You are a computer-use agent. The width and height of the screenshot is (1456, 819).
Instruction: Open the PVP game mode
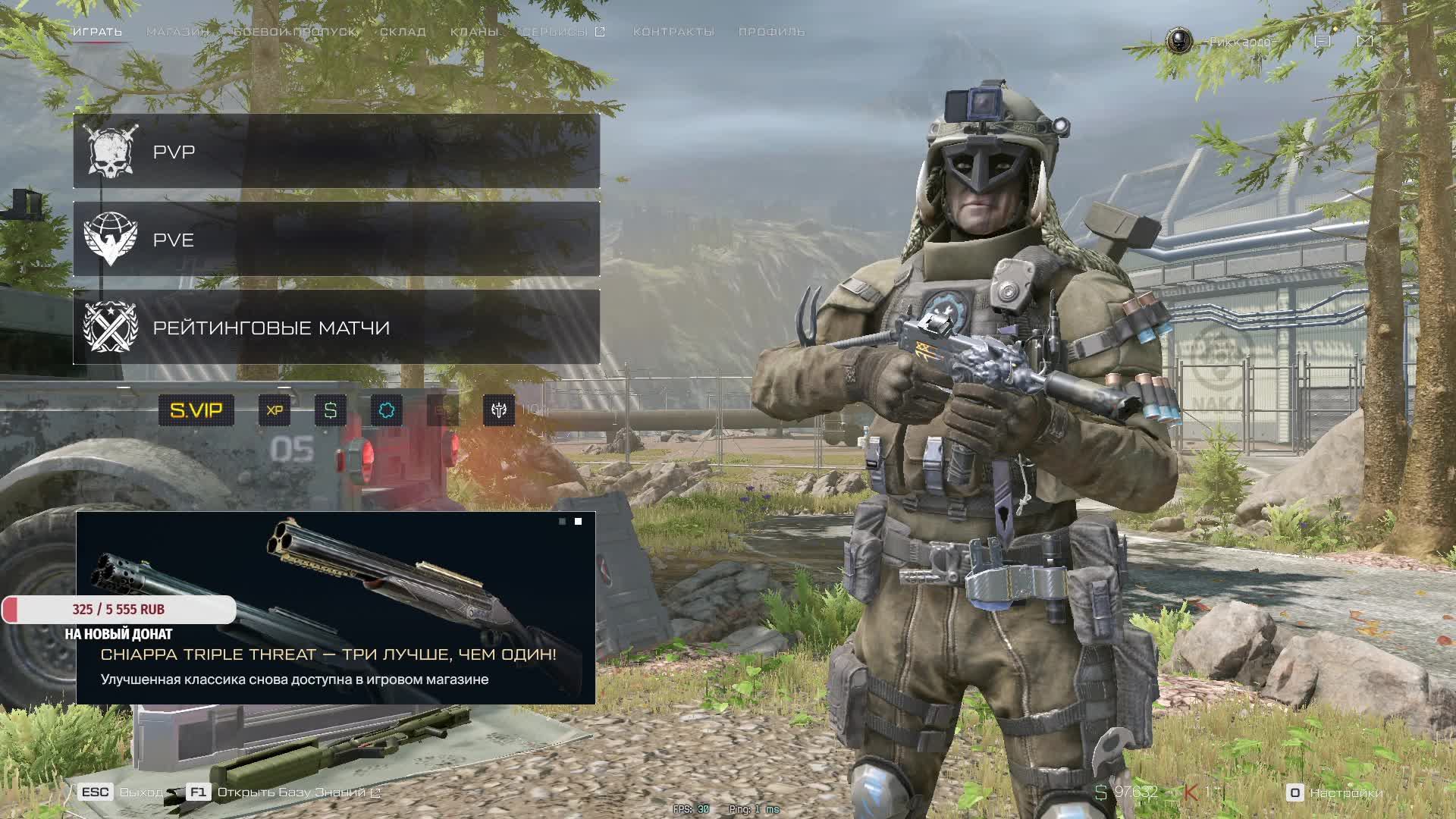click(336, 152)
